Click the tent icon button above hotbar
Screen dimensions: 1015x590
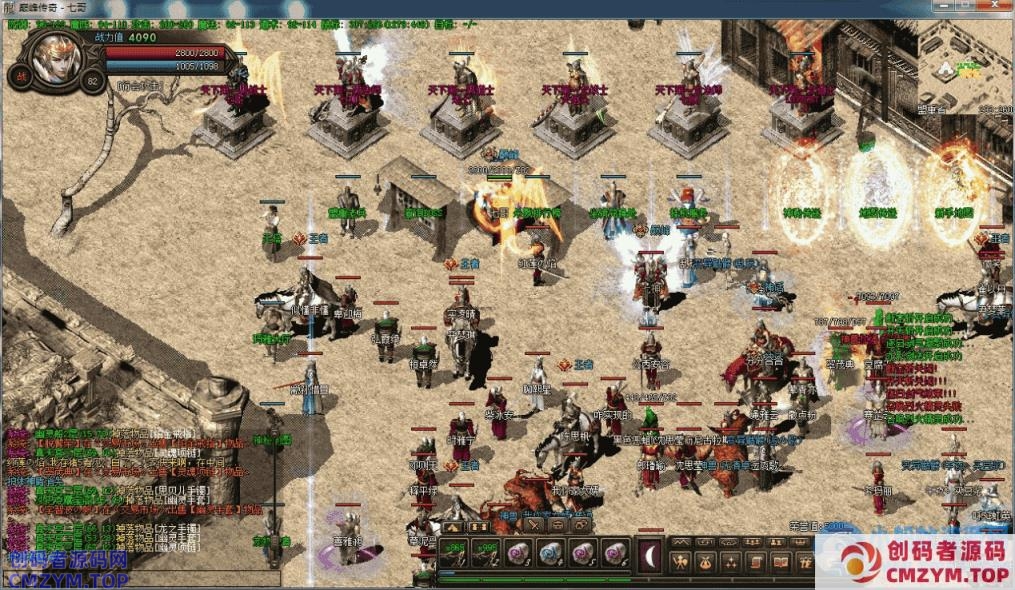pyautogui.click(x=454, y=524)
